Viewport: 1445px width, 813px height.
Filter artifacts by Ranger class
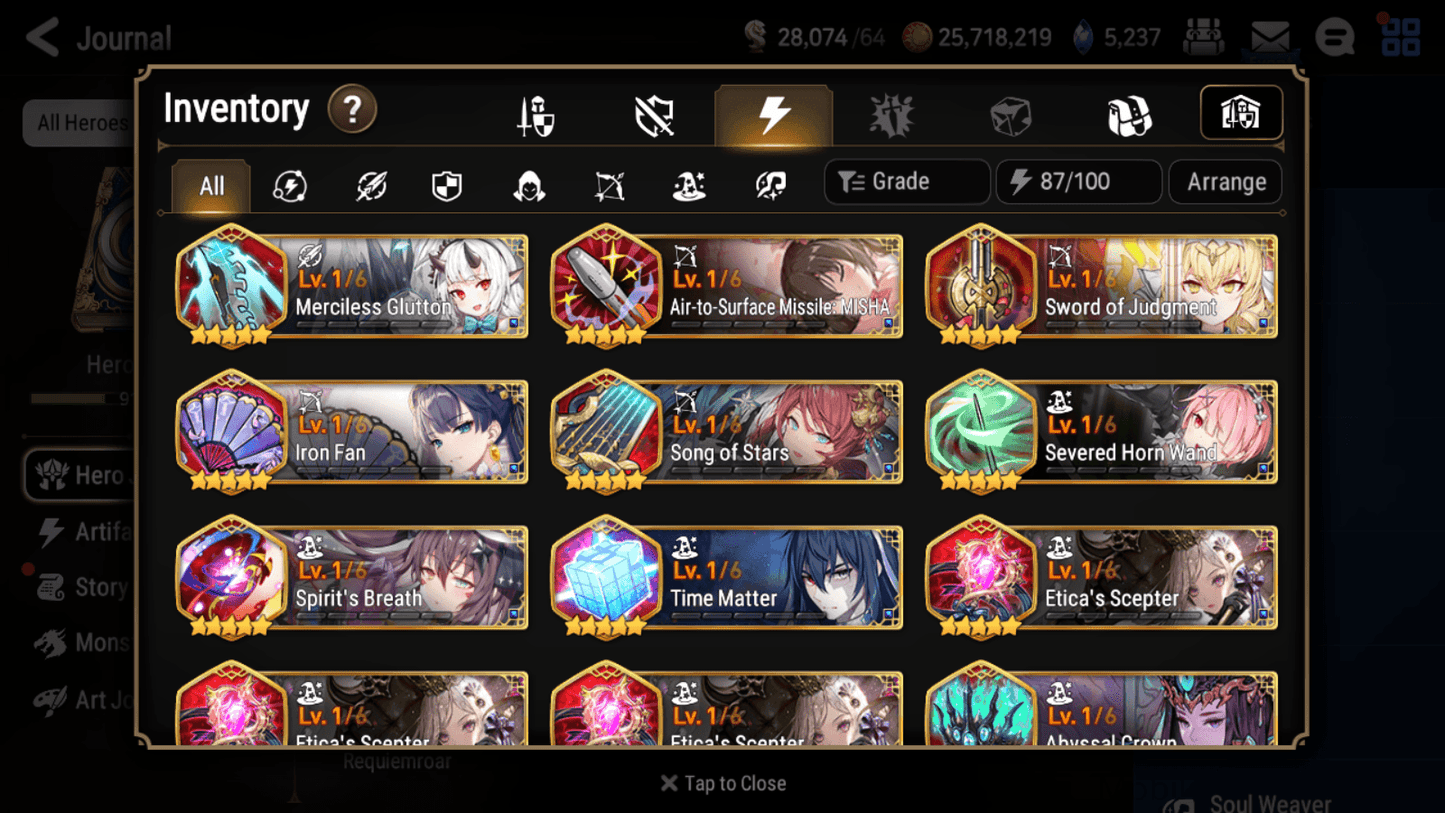pos(607,182)
